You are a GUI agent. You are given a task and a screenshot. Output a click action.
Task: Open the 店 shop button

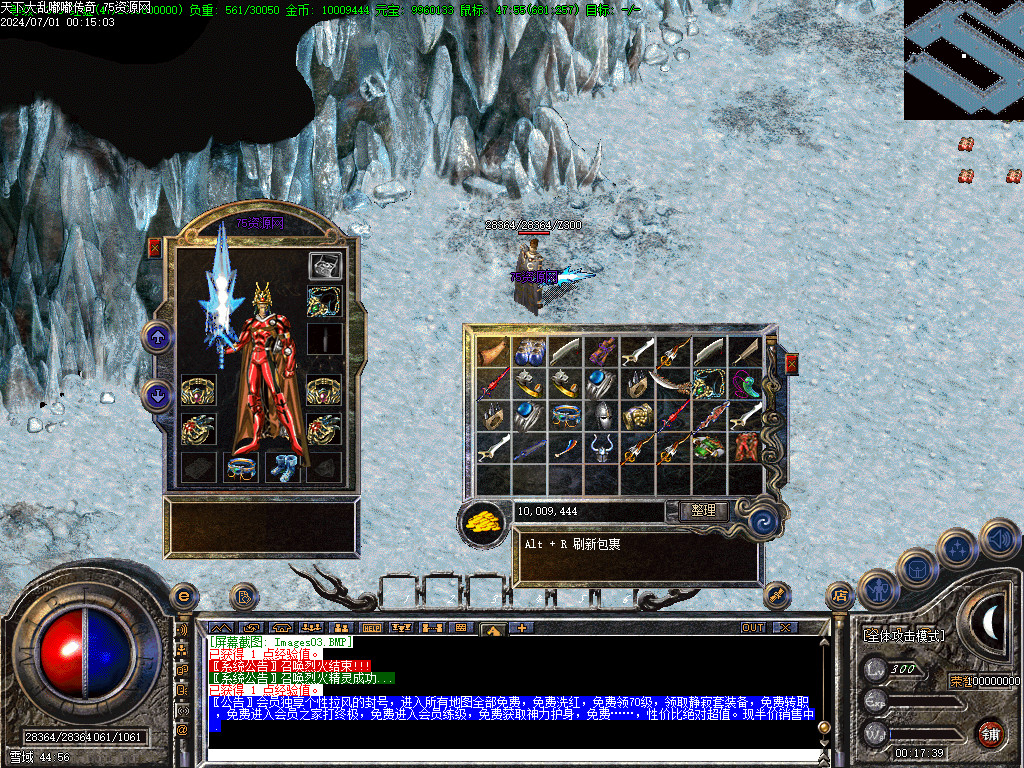(x=839, y=596)
